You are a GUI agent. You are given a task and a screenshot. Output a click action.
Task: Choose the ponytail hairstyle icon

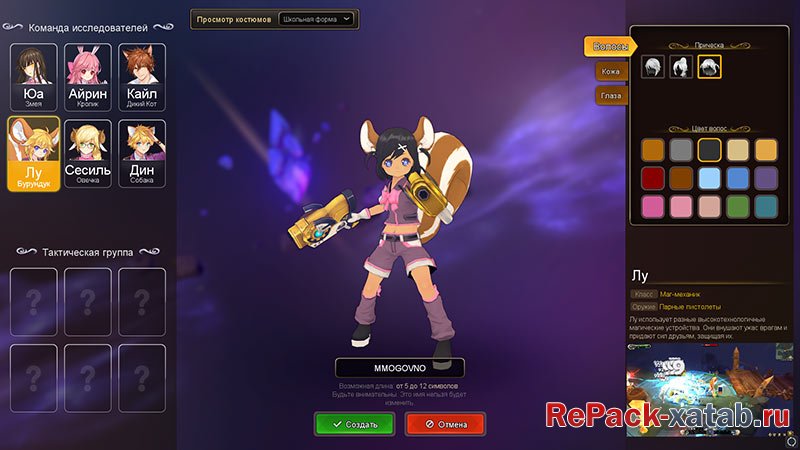click(681, 67)
